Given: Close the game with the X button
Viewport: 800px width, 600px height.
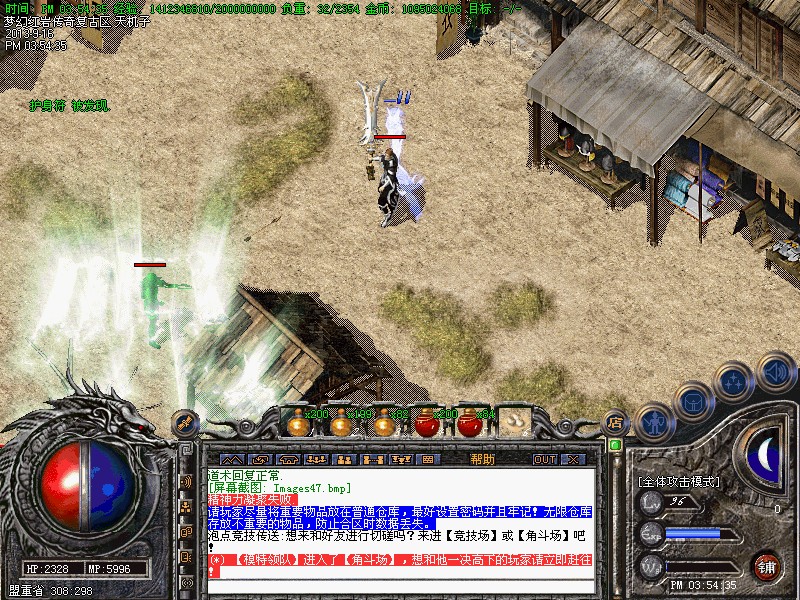Looking at the screenshot, I should coord(573,459).
